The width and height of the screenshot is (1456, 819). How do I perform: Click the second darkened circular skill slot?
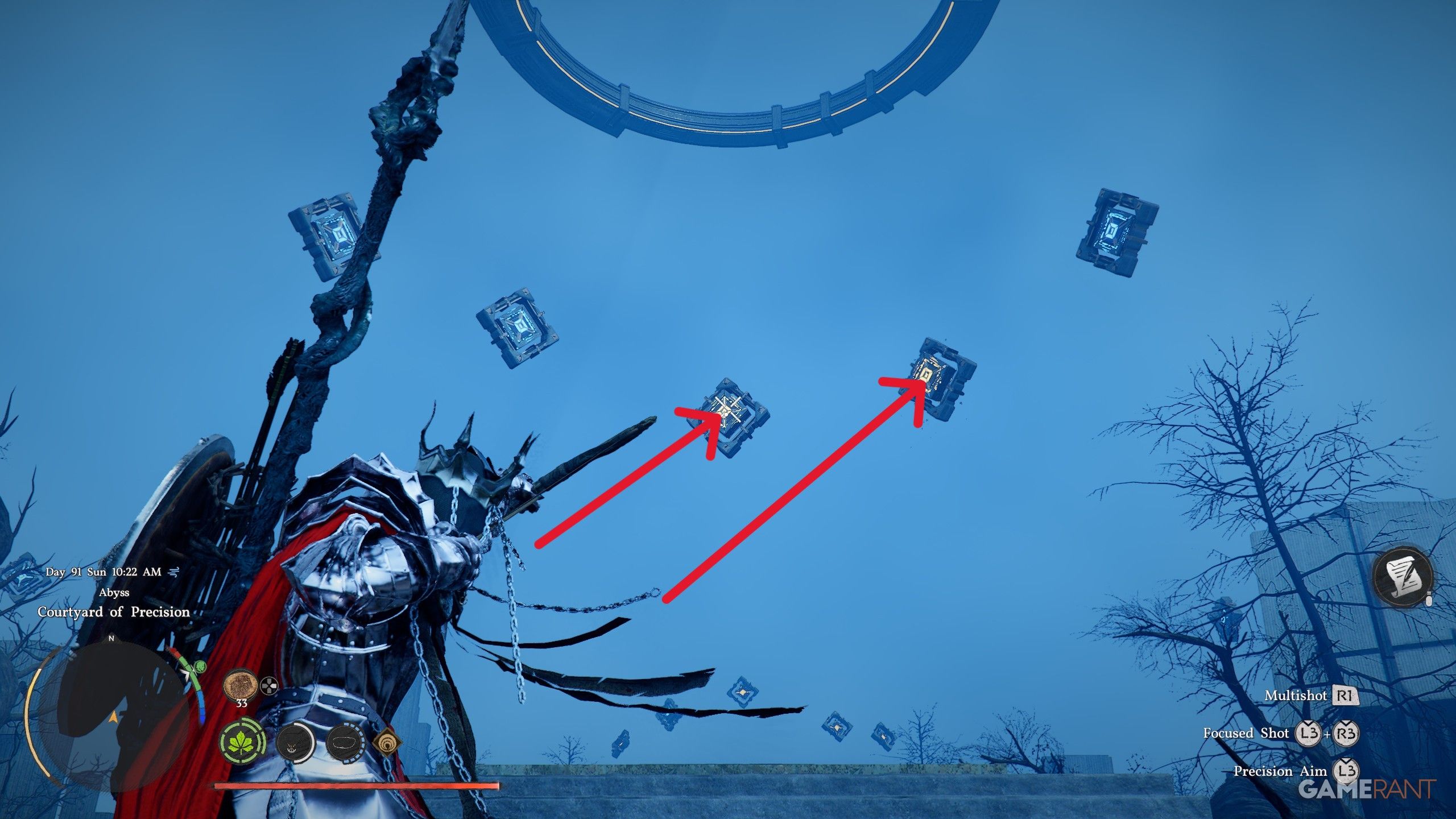pos(348,745)
